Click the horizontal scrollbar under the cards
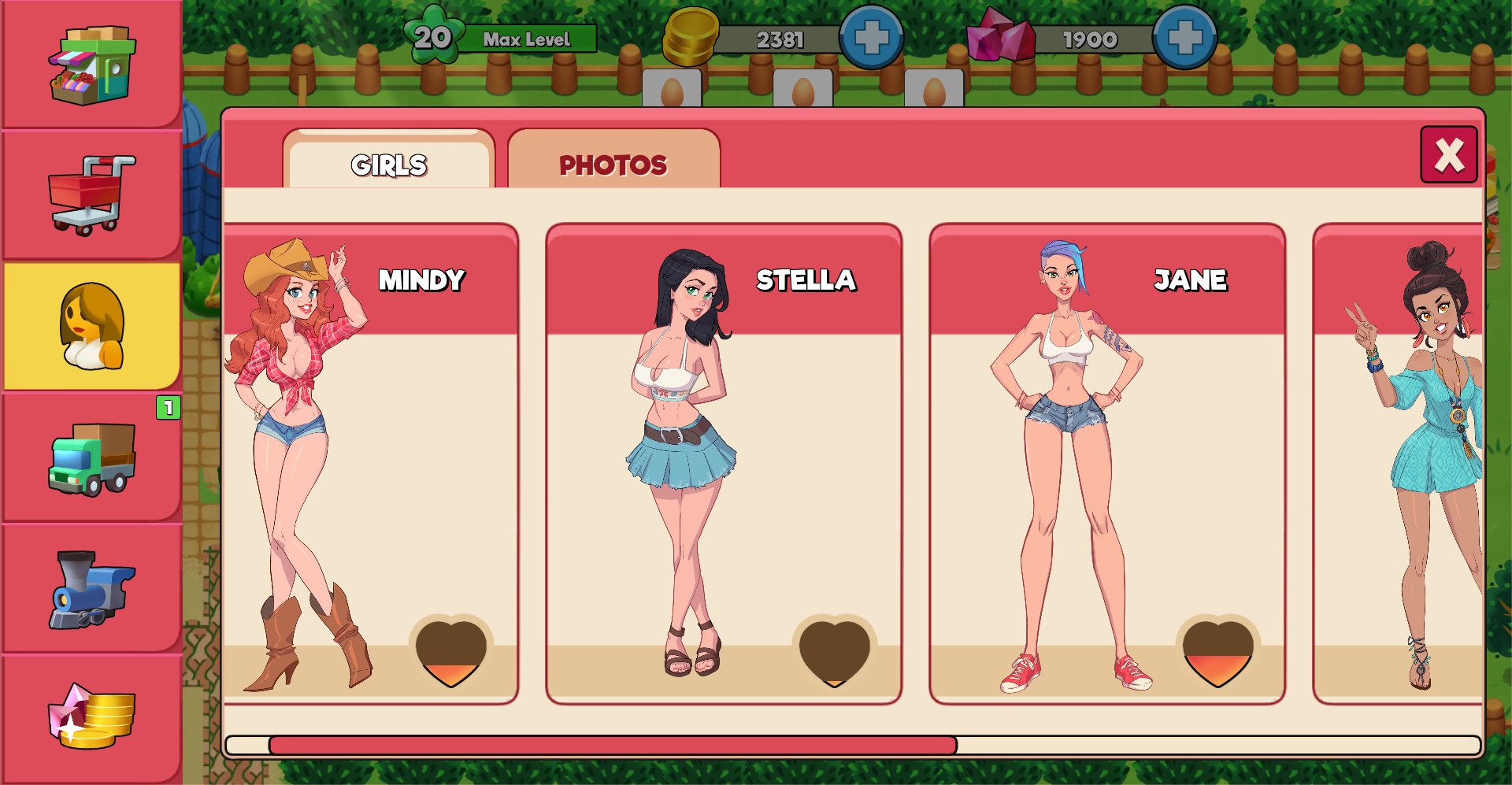This screenshot has width=1512, height=785. pos(613,745)
